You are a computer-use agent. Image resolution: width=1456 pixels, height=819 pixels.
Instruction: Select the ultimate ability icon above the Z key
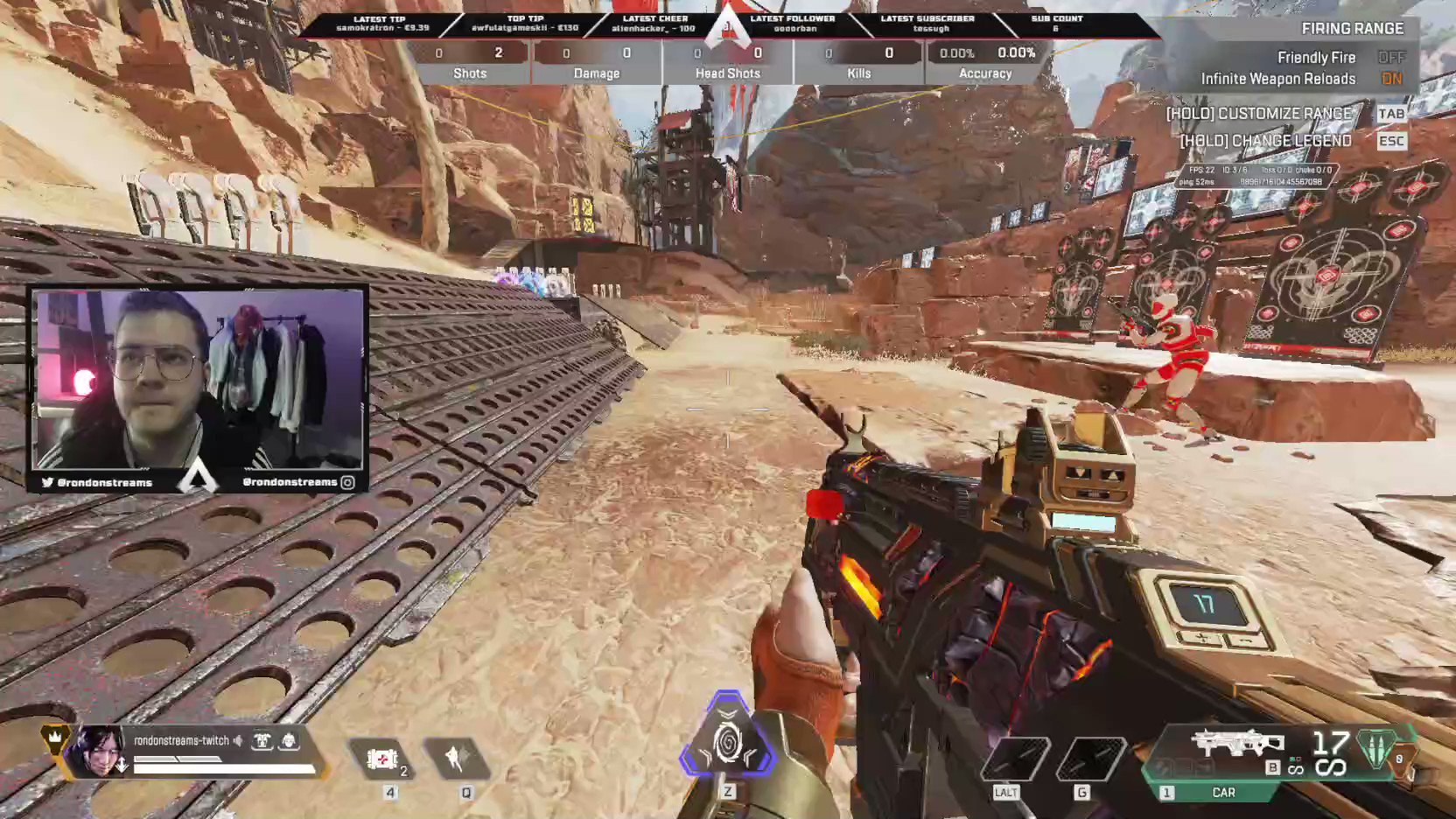click(x=728, y=743)
